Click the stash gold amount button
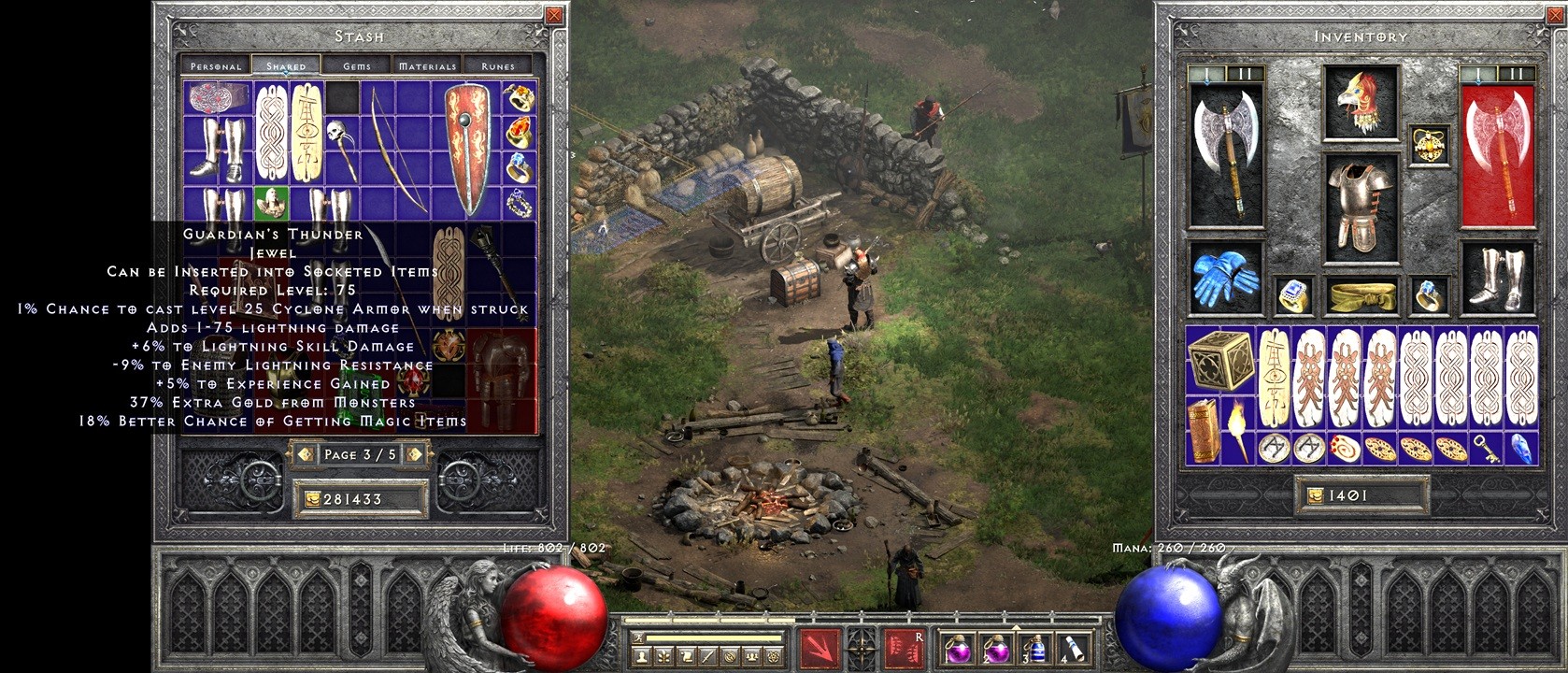Screen dimensions: 1568x673 click(360, 499)
